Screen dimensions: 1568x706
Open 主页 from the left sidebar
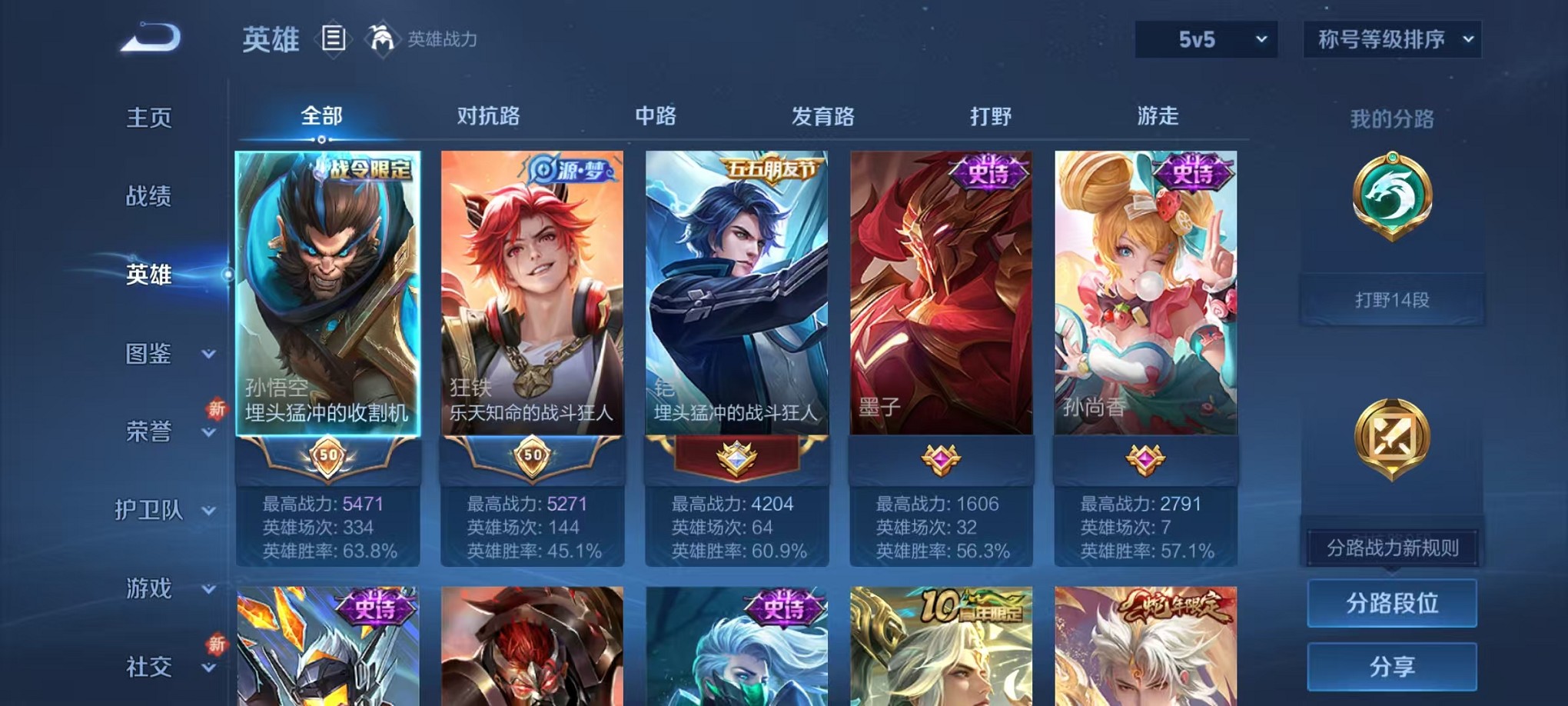click(149, 118)
